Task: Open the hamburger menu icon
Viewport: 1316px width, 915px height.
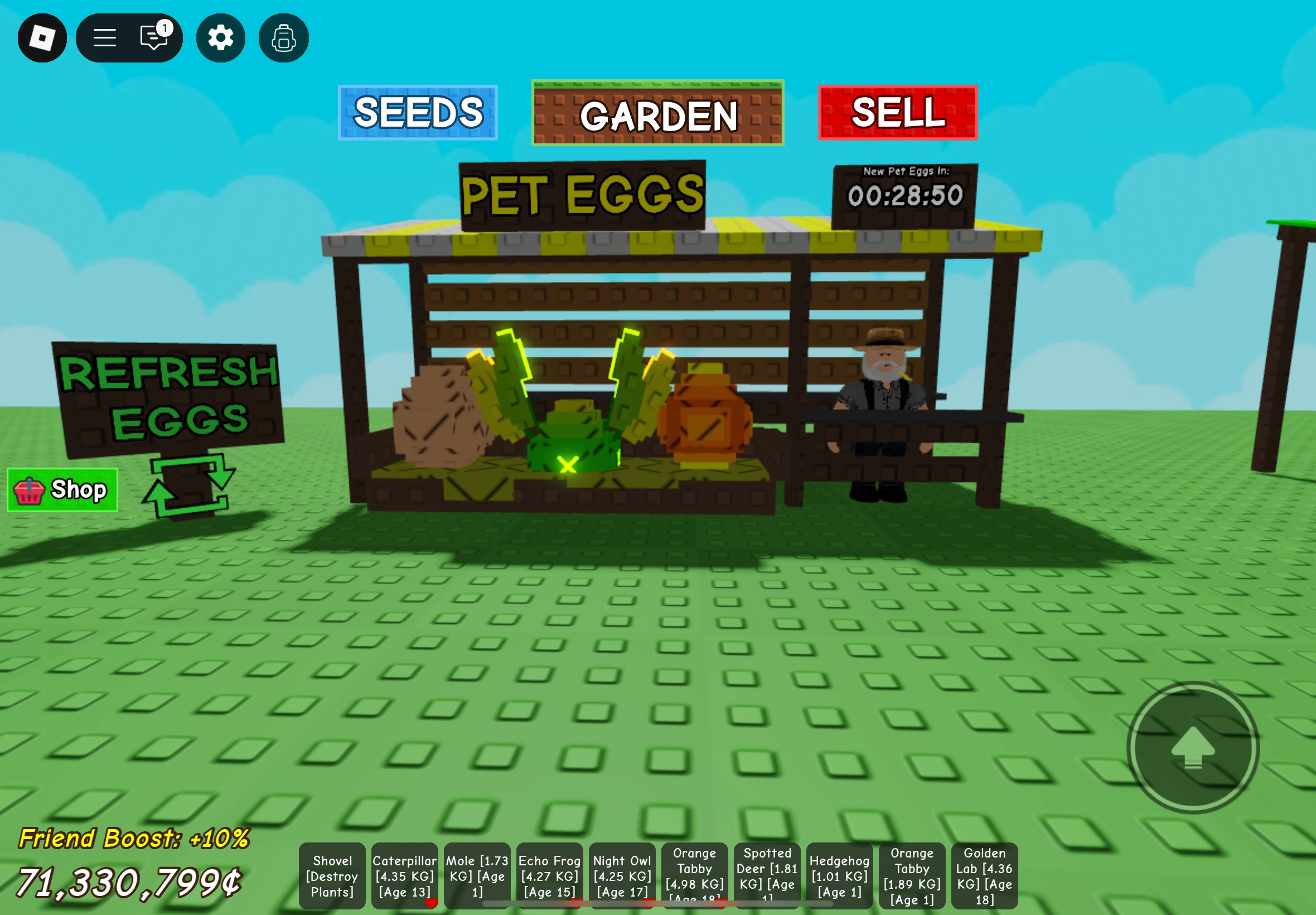Action: point(105,37)
